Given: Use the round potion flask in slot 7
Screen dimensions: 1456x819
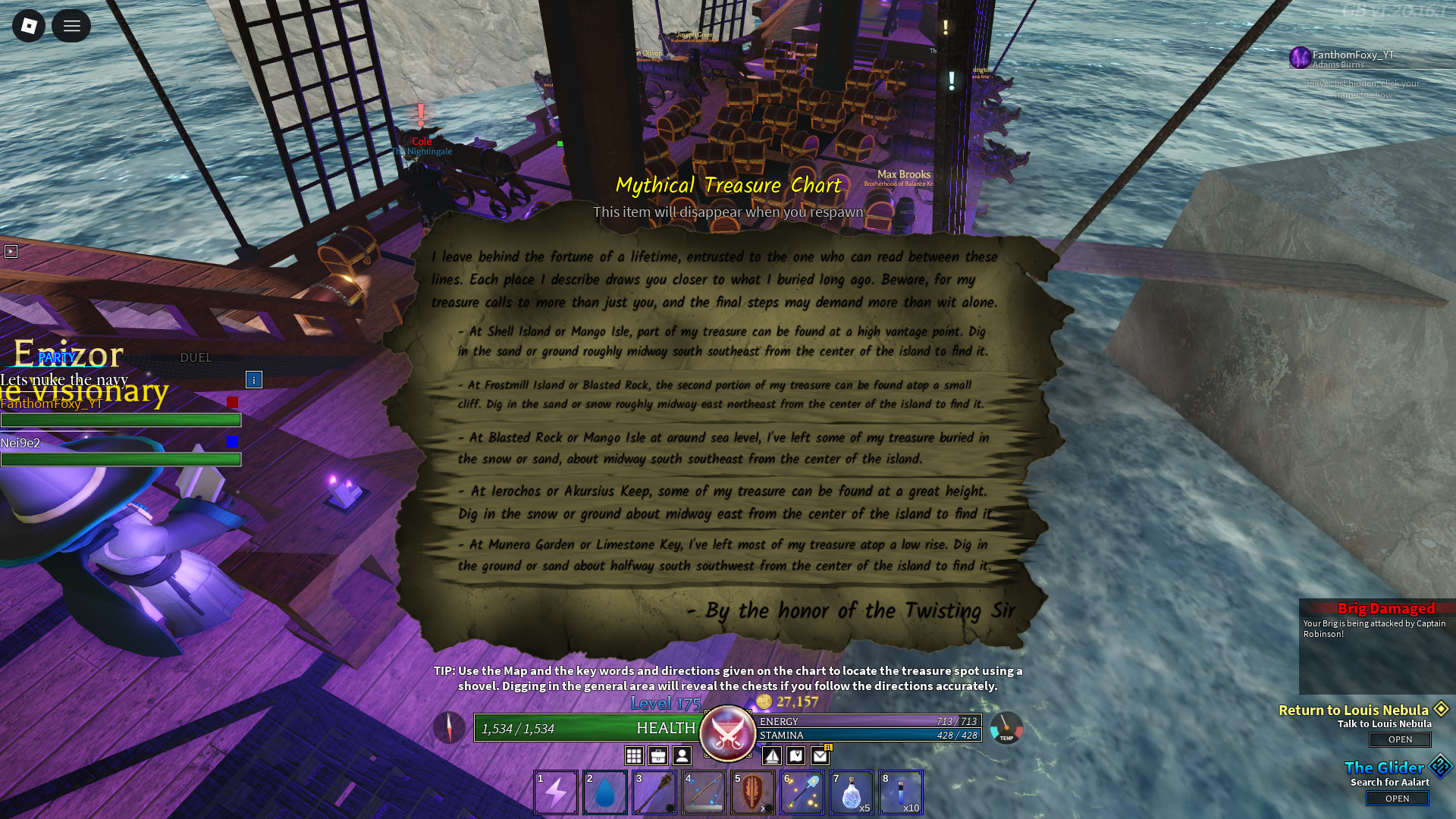Looking at the screenshot, I should tap(852, 792).
